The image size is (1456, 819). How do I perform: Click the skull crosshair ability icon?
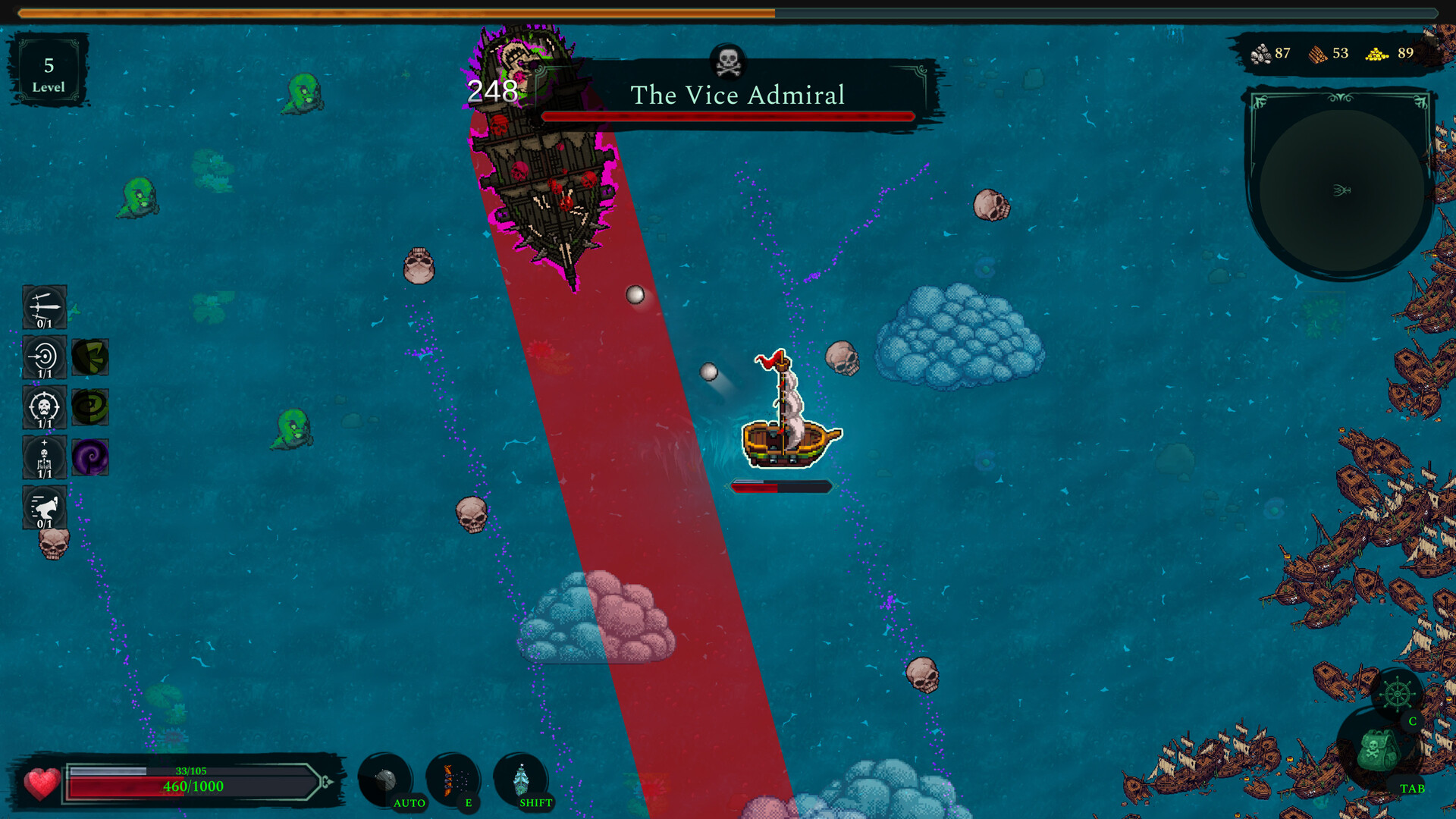(43, 407)
